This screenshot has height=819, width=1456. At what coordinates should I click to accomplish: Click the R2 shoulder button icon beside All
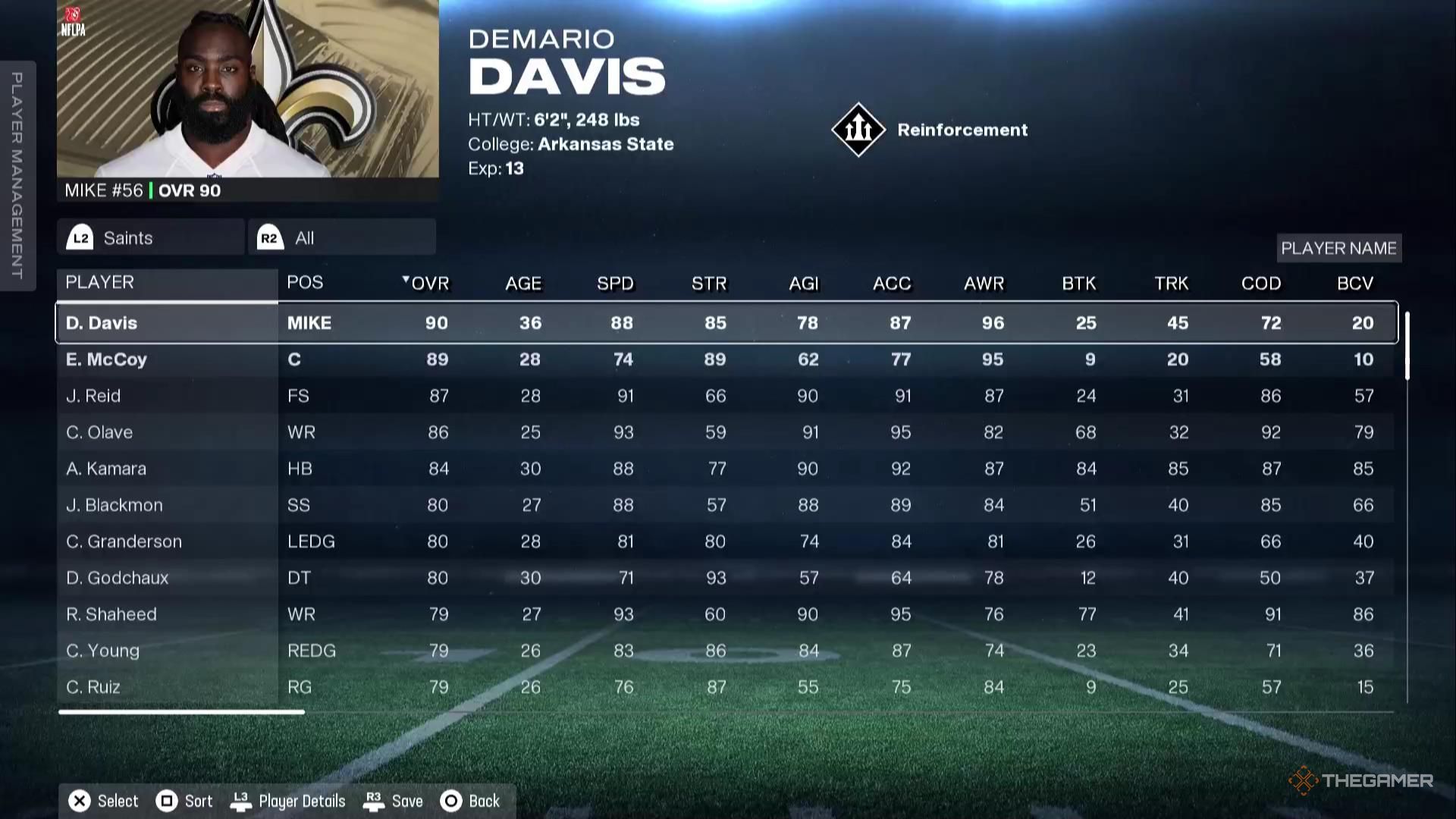point(269,237)
